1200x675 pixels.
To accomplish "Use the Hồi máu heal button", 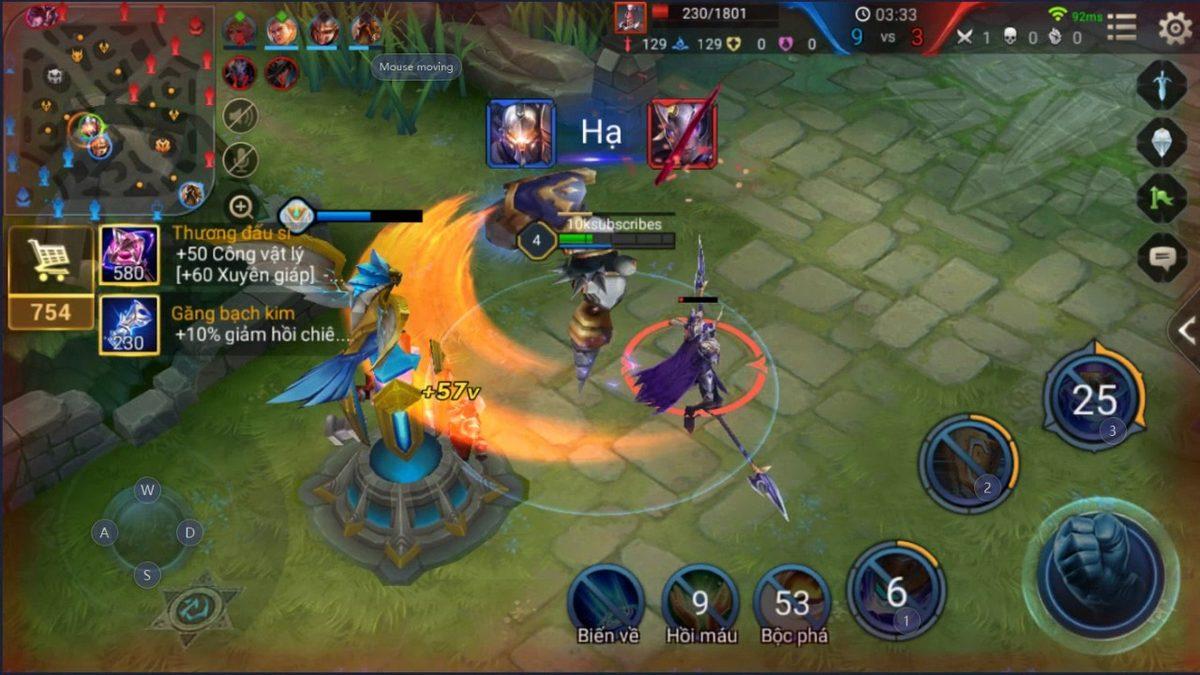I will (x=700, y=600).
